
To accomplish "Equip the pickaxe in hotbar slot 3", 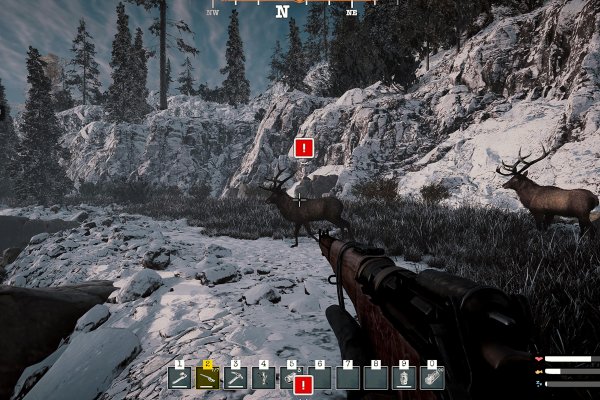I will 236,378.
